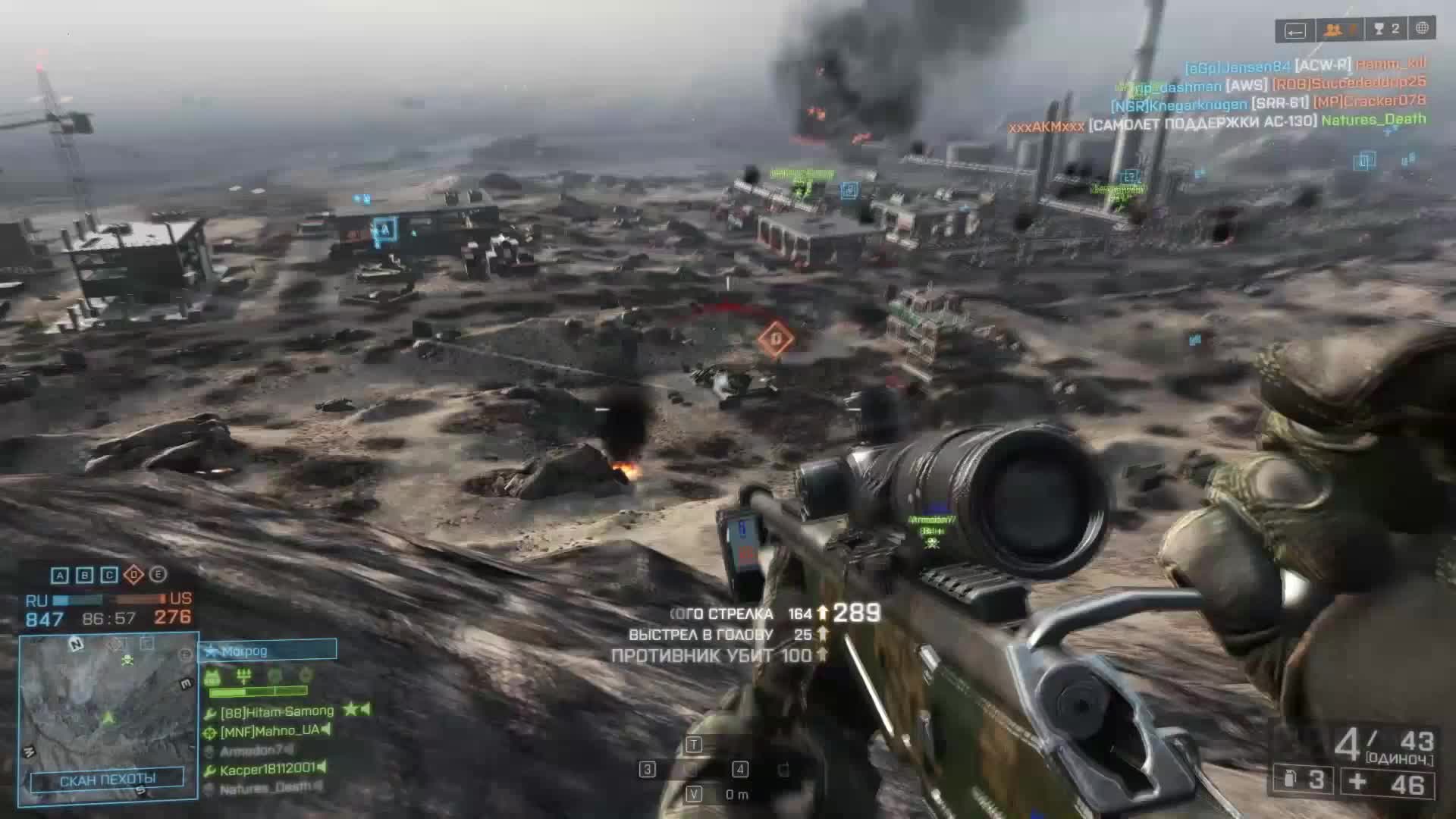Viewport: 1456px width, 819px height.
Task: Click the back arrow icon in top-right HUD
Action: click(1298, 31)
